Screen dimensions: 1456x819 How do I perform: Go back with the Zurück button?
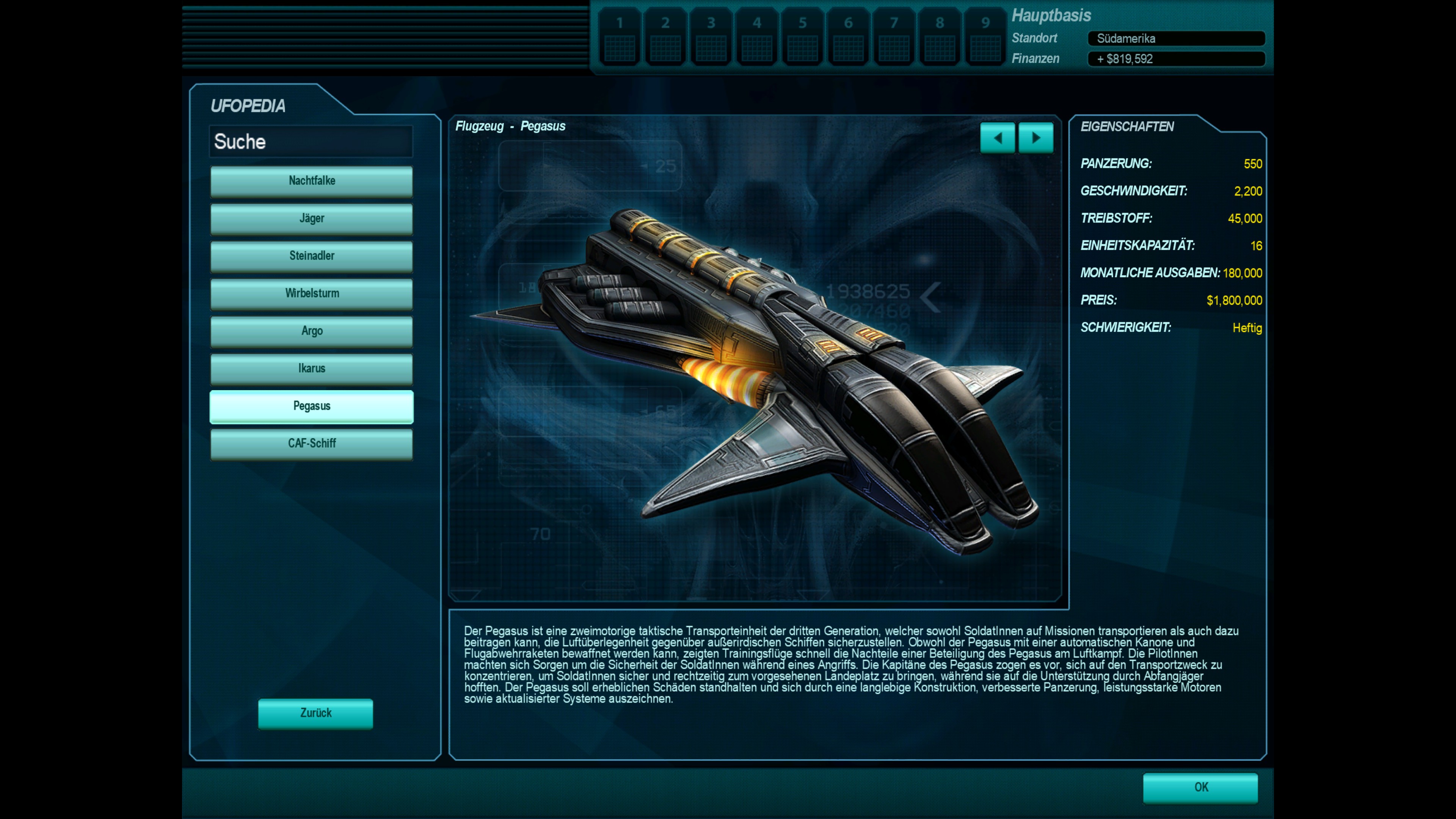point(315,713)
